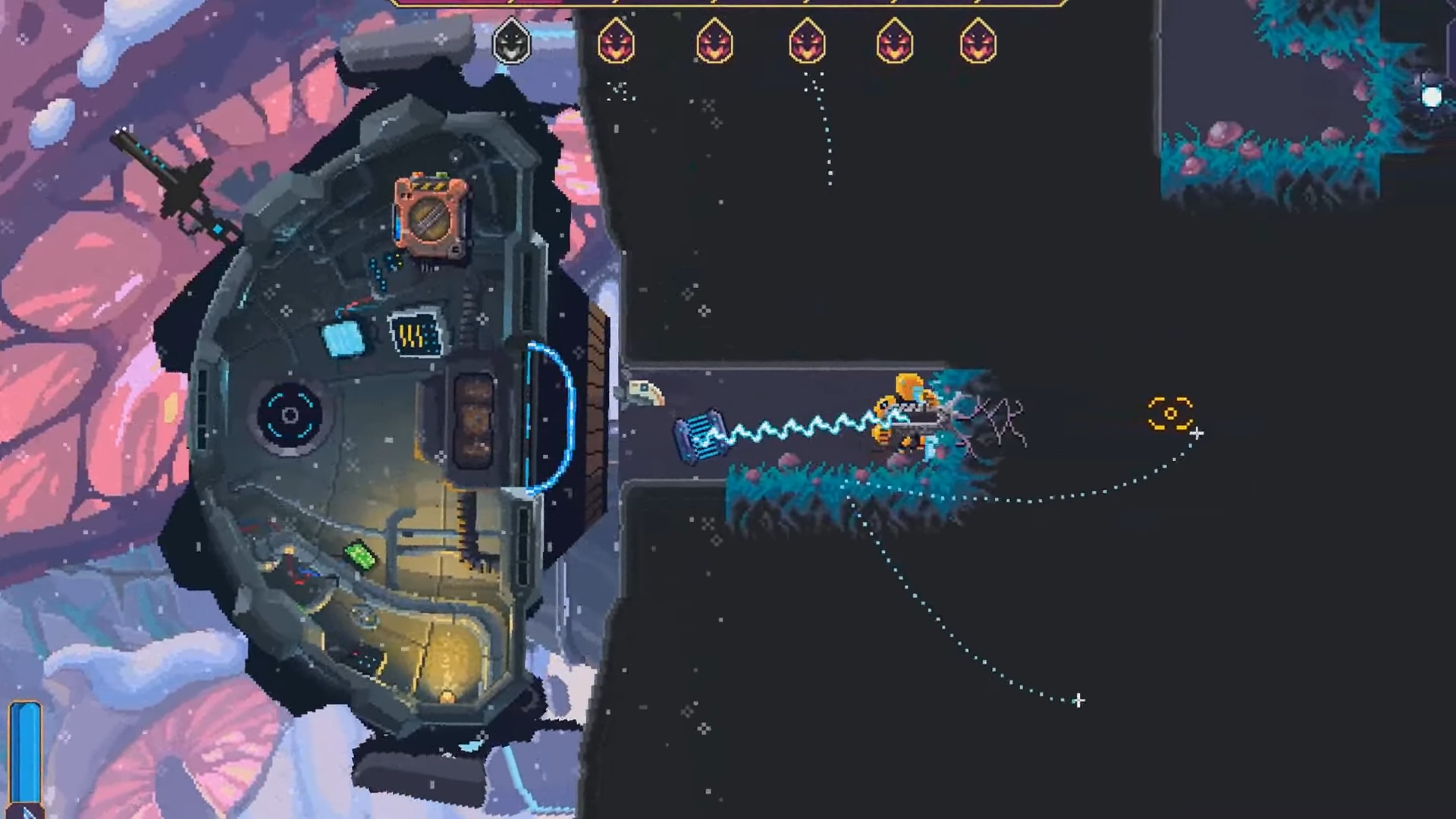Viewport: 1456px width, 819px height.
Task: Click the blue terminal monitor inside the base
Action: click(x=414, y=334)
